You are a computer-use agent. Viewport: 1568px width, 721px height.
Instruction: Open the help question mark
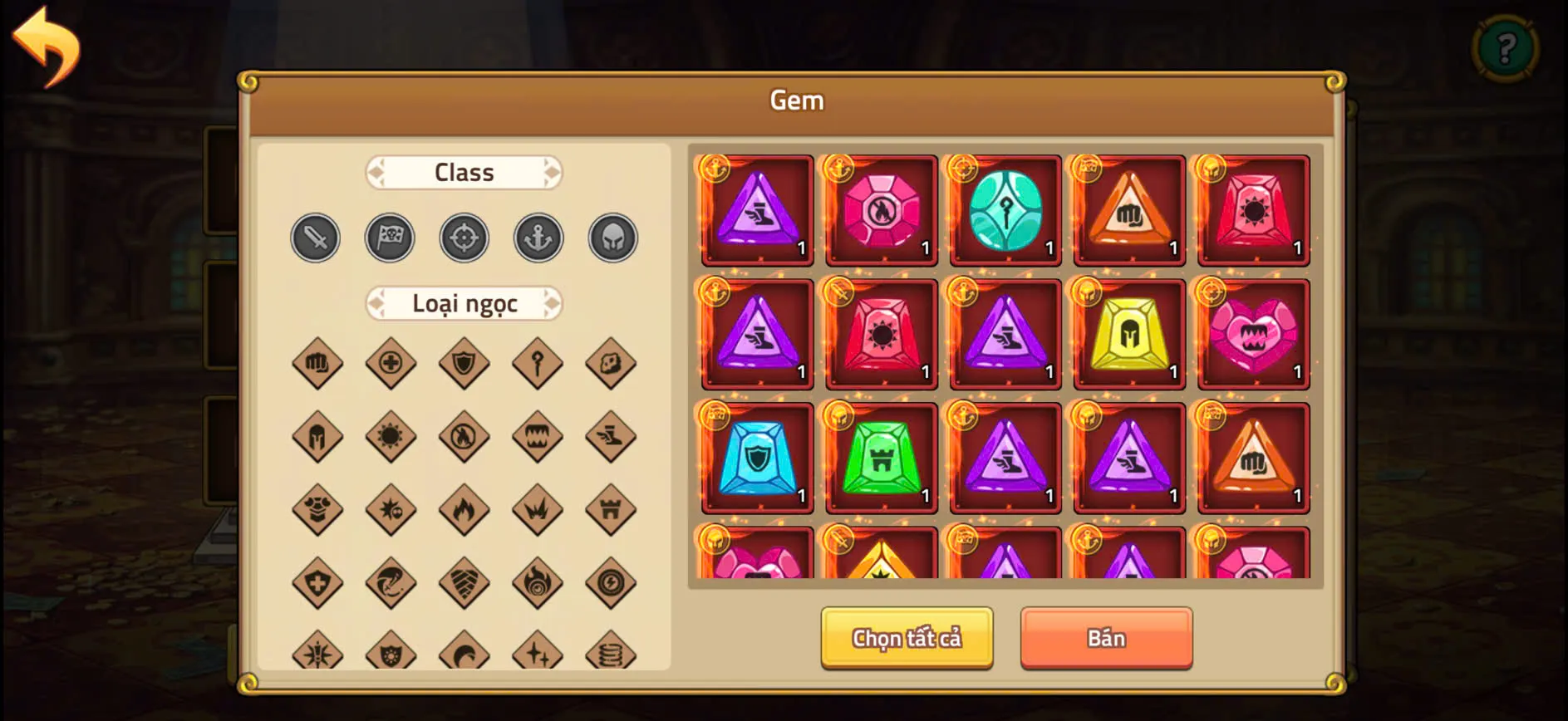(1507, 48)
